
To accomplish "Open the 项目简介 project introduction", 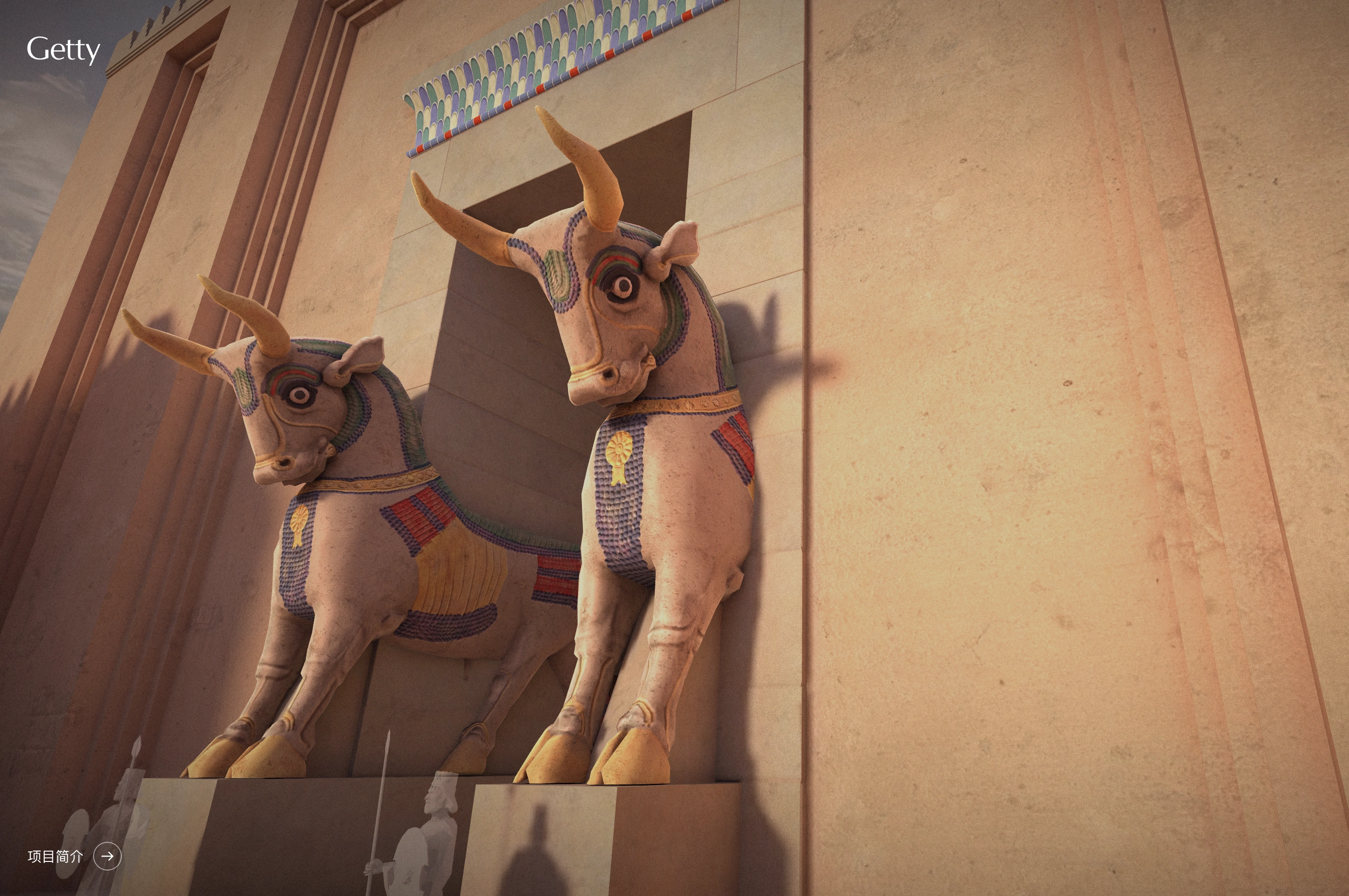I will 56,856.
